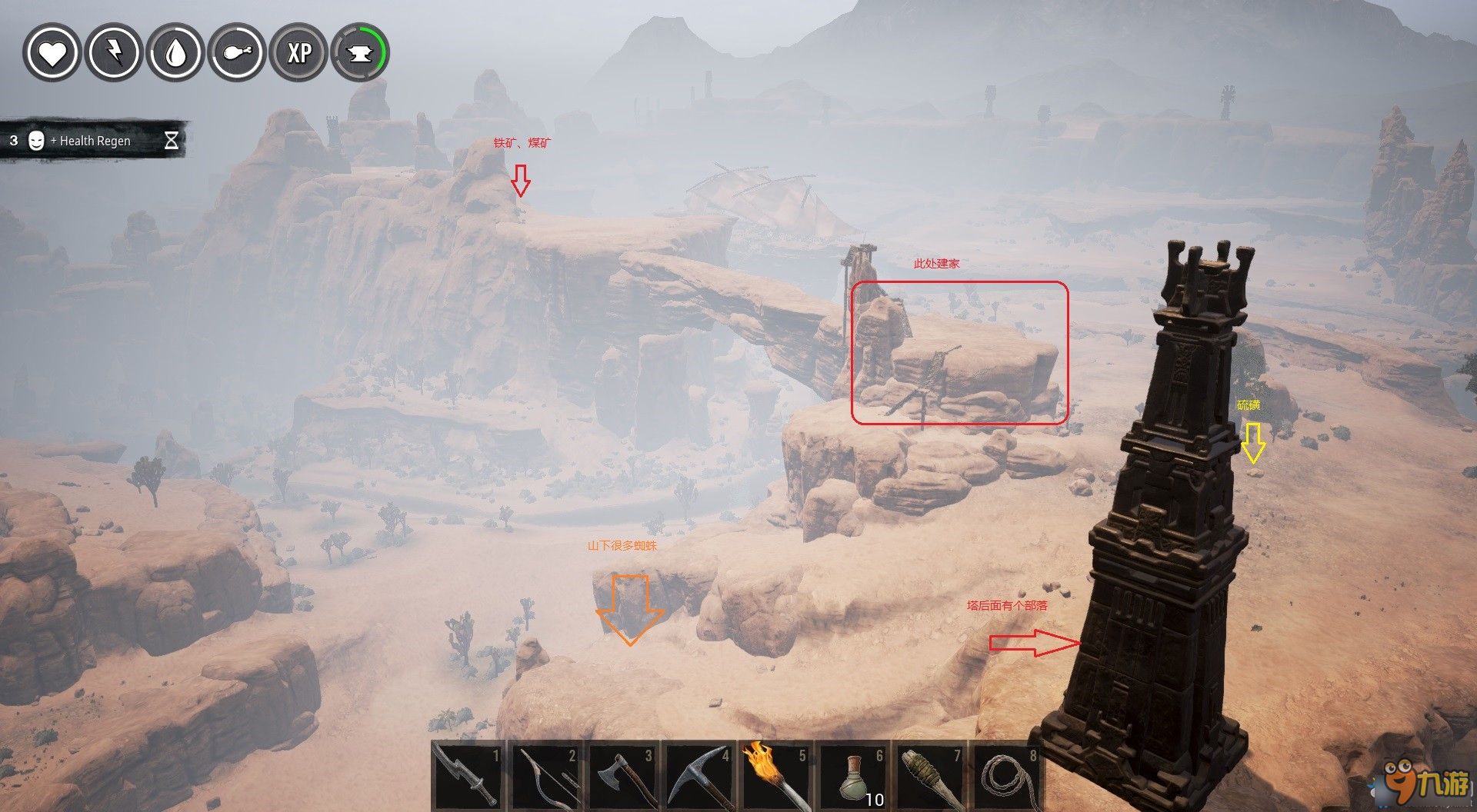Select the wrapped wooden club slot
1477x812 pixels.
click(929, 777)
